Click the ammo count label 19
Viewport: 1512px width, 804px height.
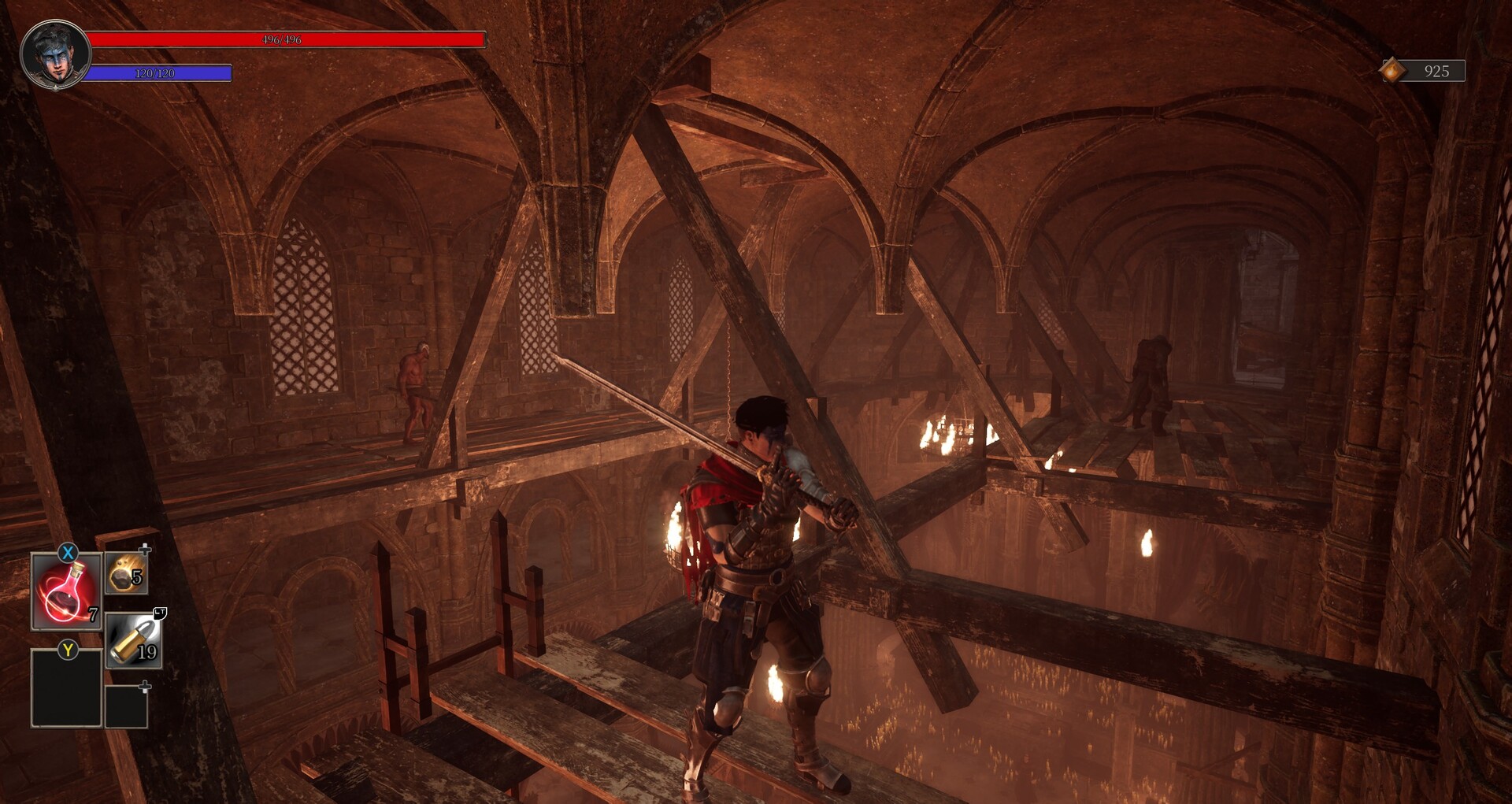pos(146,651)
